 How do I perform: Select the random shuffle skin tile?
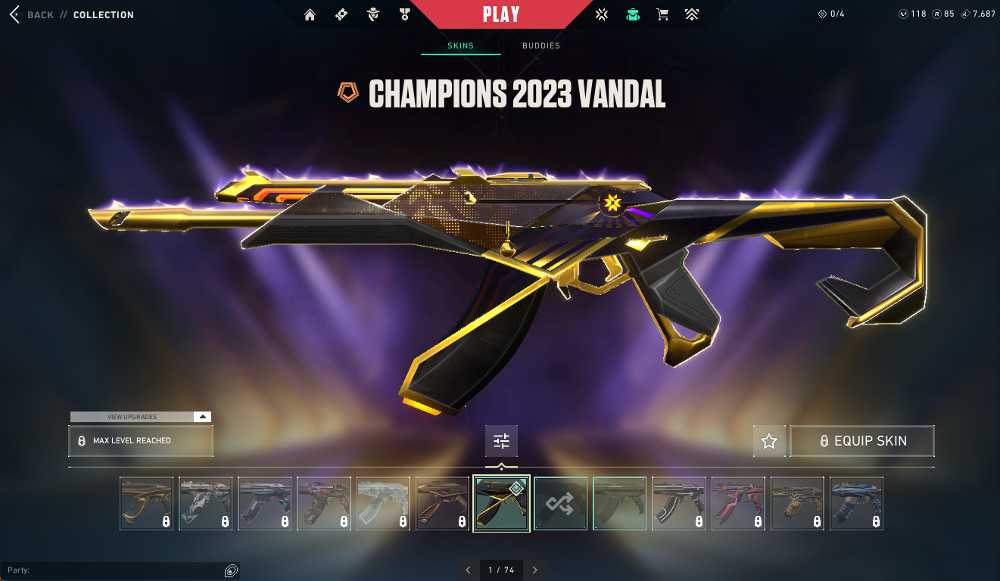coord(560,503)
